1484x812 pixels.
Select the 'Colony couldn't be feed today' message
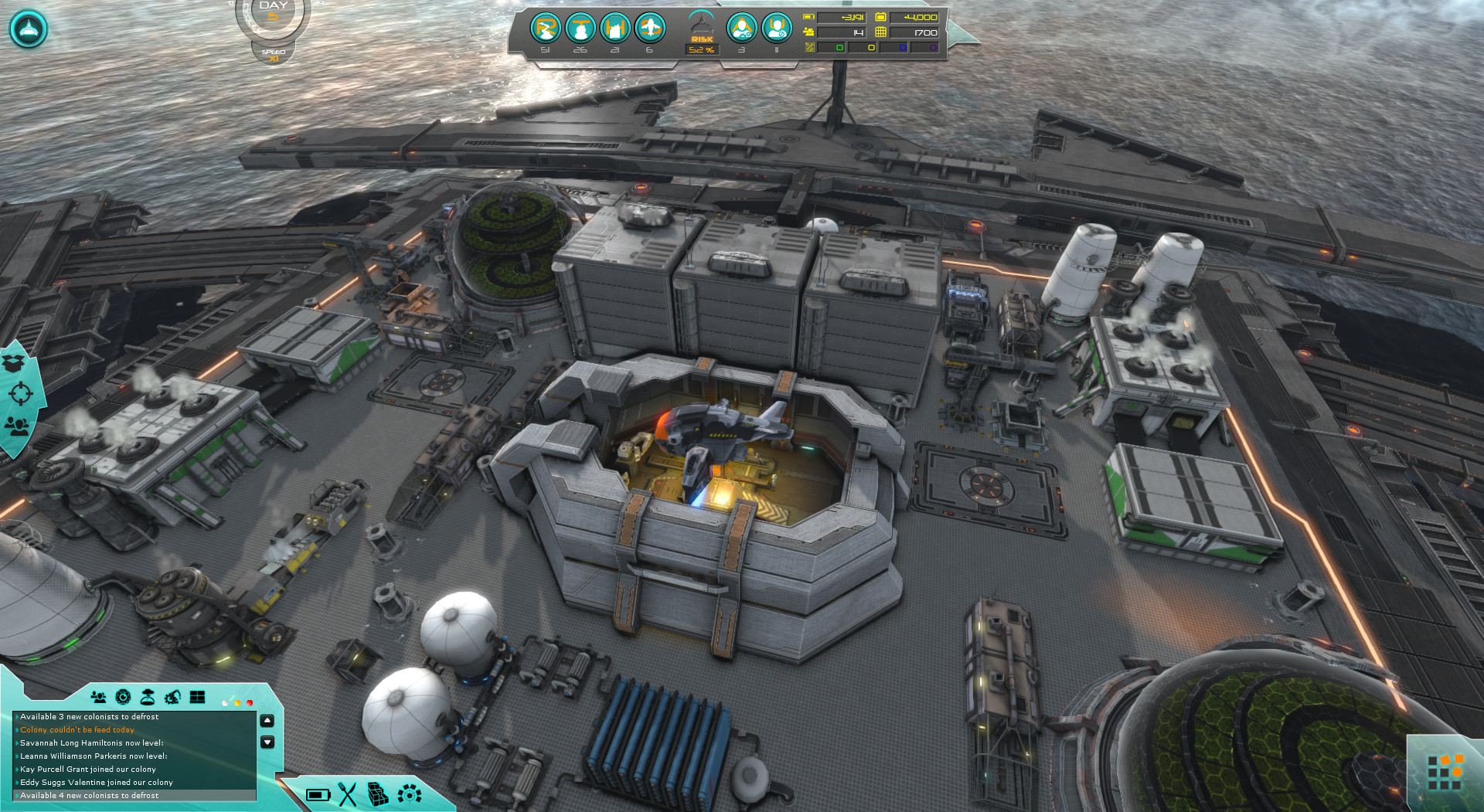[77, 730]
